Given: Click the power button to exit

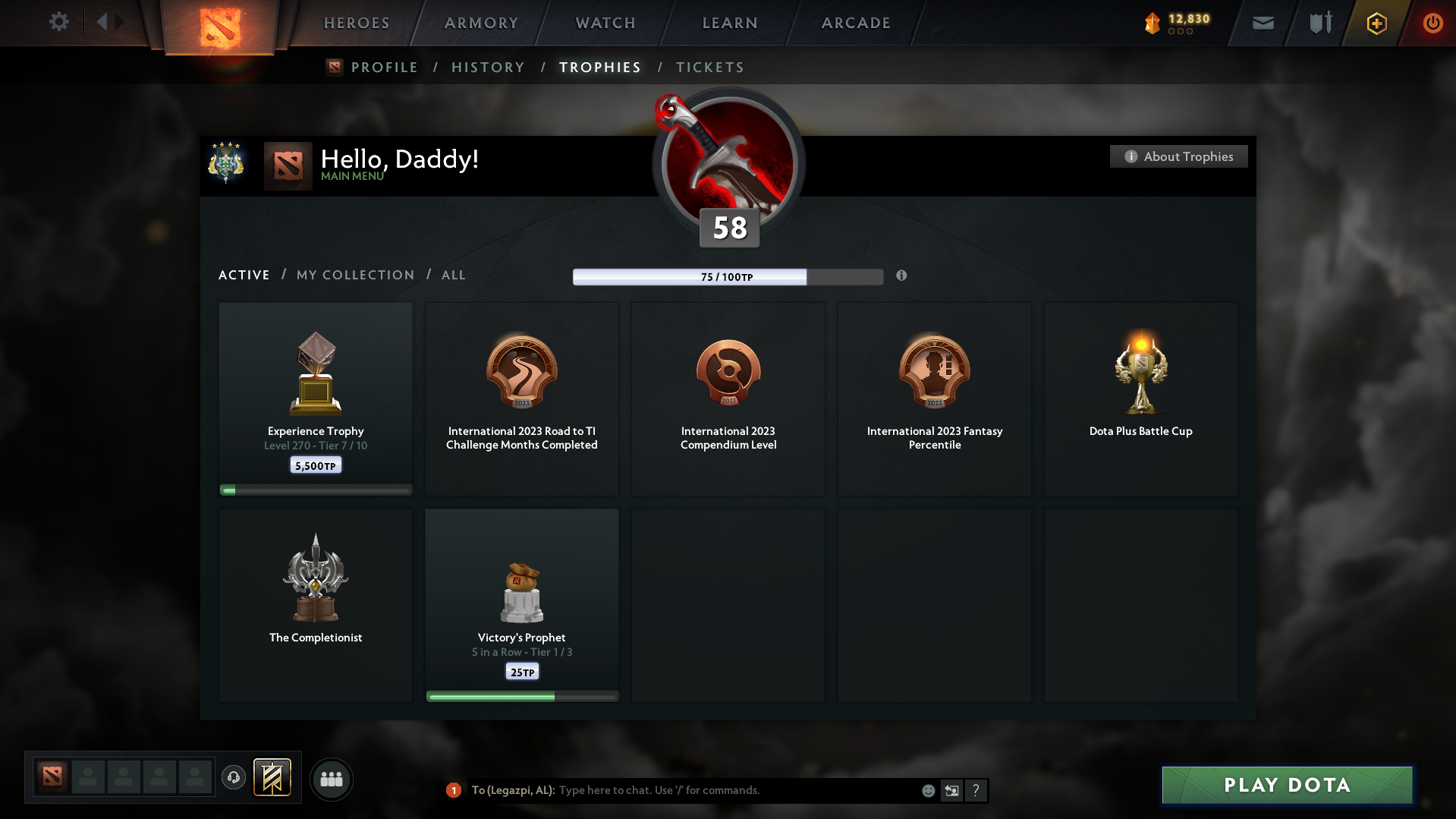Looking at the screenshot, I should pos(1432,23).
